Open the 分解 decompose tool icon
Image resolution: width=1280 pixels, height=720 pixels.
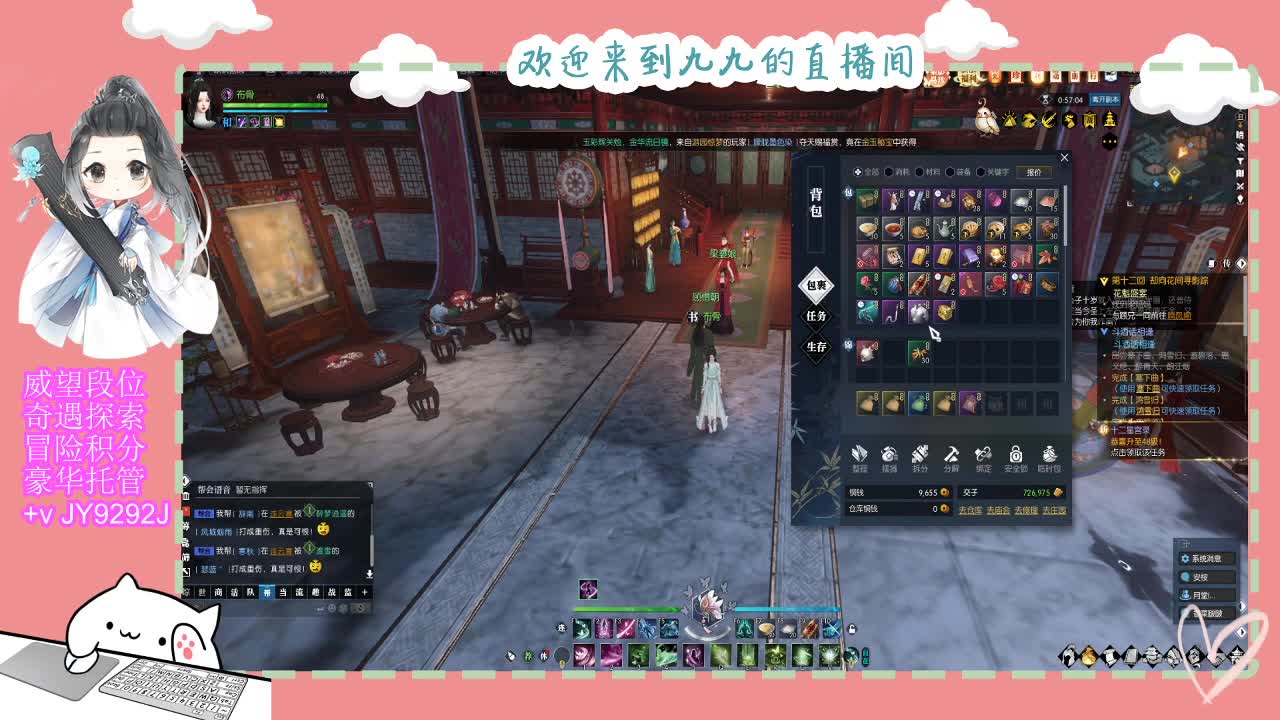[950, 457]
